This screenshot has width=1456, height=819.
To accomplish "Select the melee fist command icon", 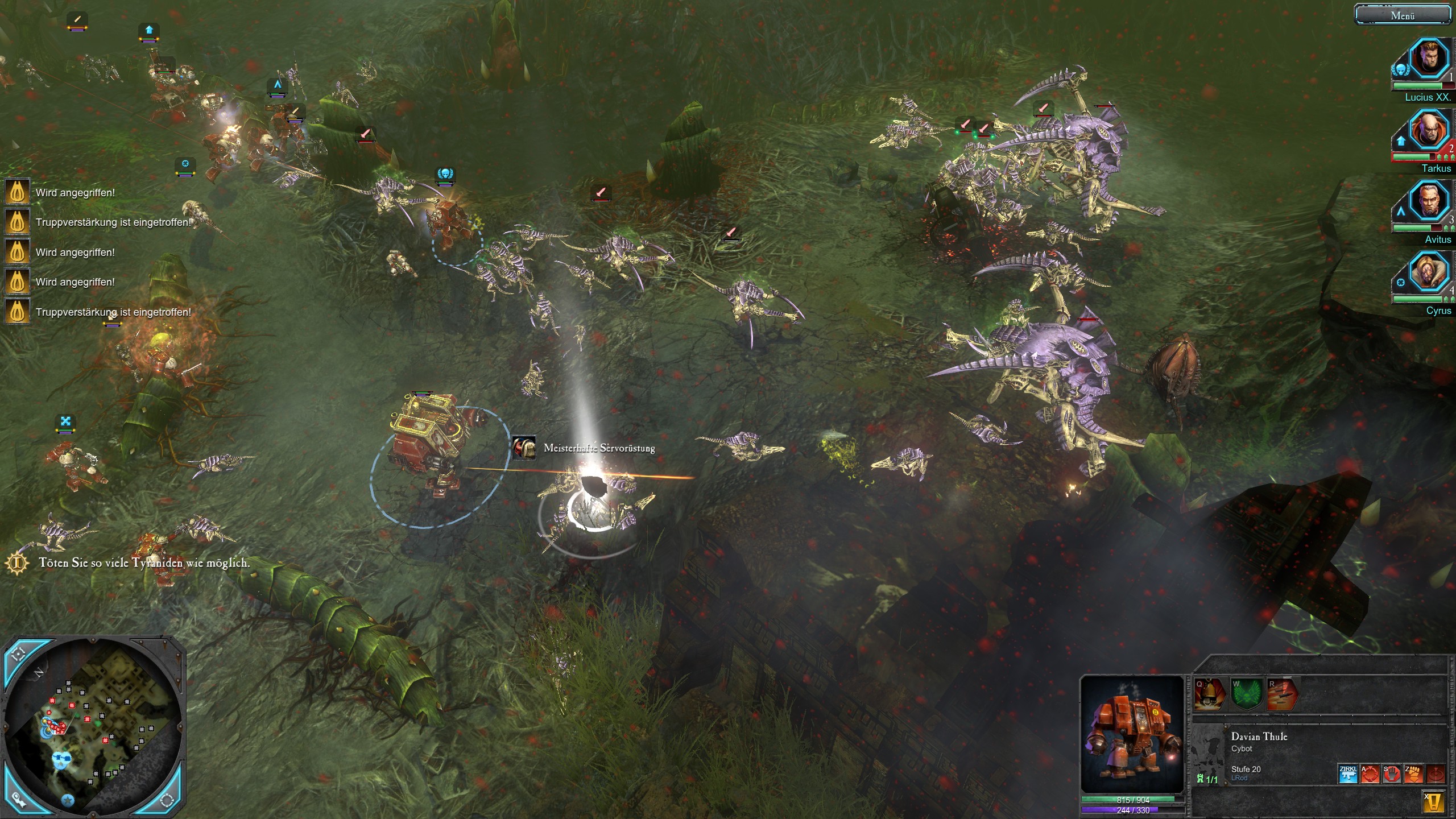I will pos(1413,773).
